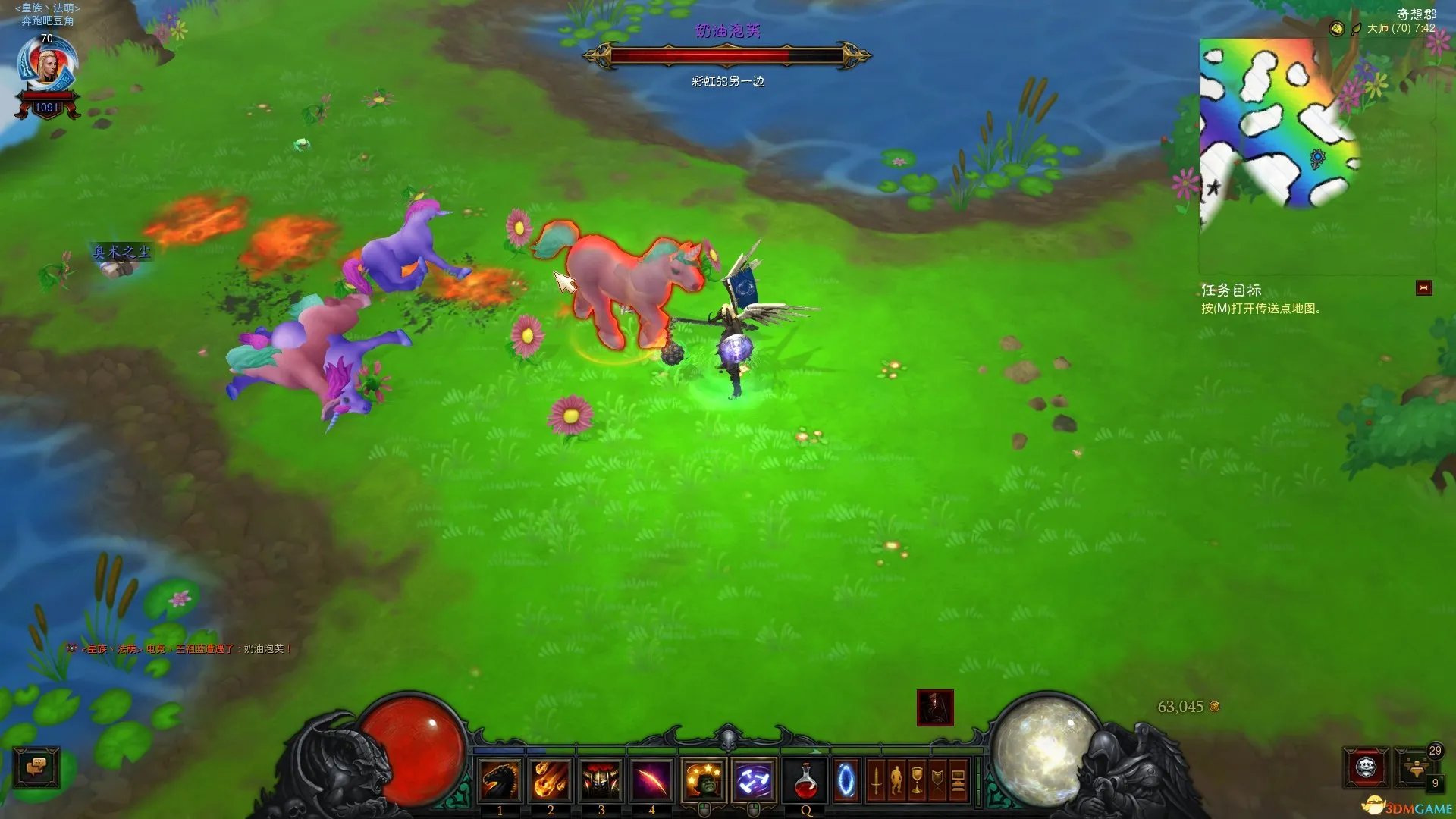This screenshot has height=819, width=1456.
Task: Open the inventory sword button
Action: (x=876, y=780)
